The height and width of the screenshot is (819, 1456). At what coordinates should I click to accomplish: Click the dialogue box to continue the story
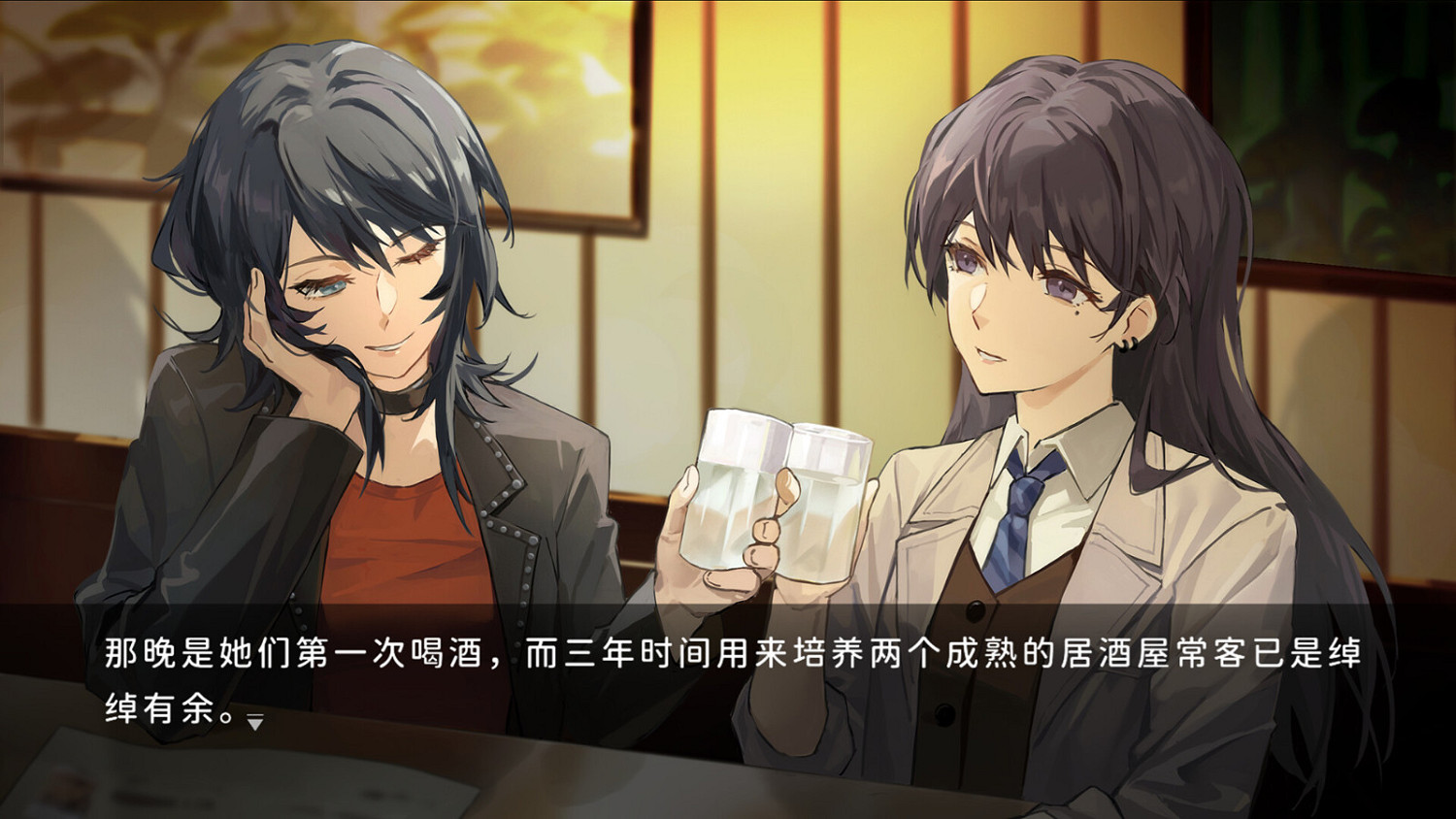(728, 679)
